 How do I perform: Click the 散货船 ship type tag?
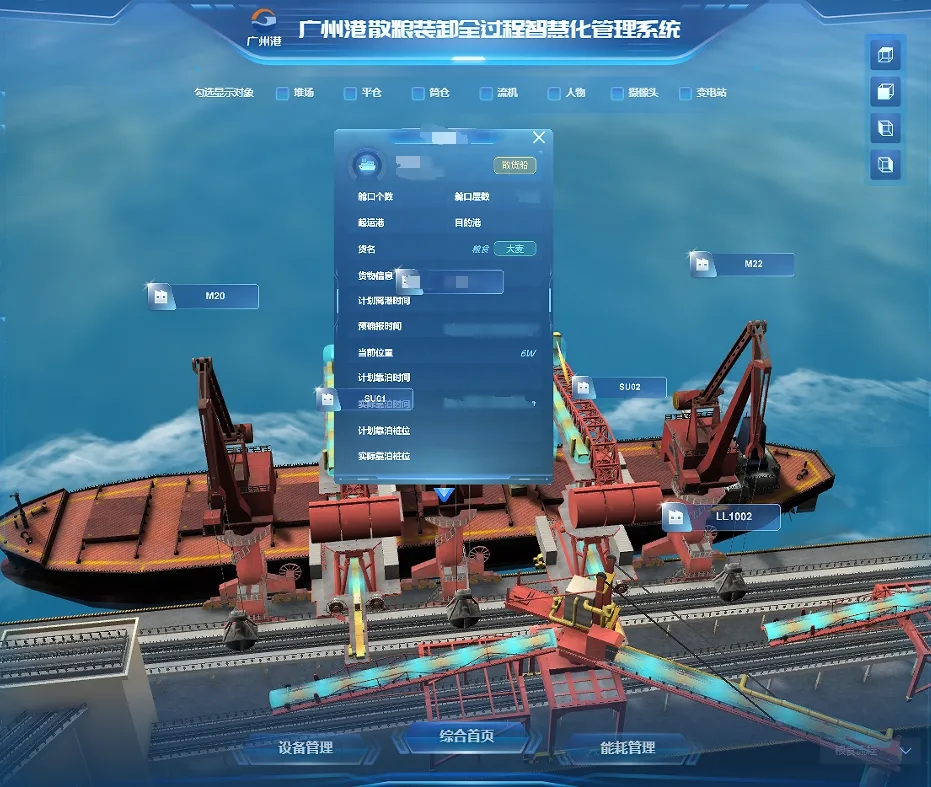pos(514,165)
